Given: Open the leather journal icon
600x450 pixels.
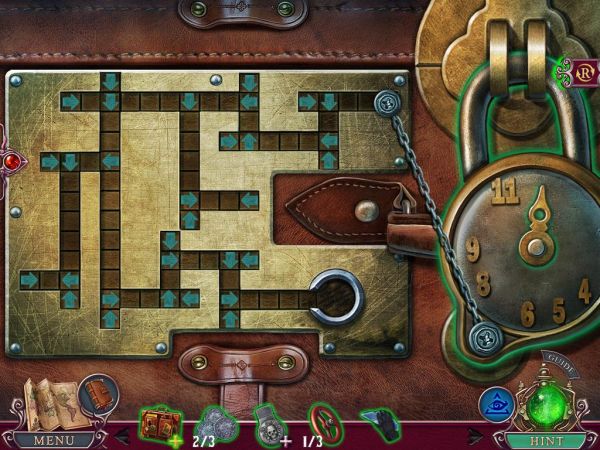Looking at the screenshot, I should click(x=96, y=393).
